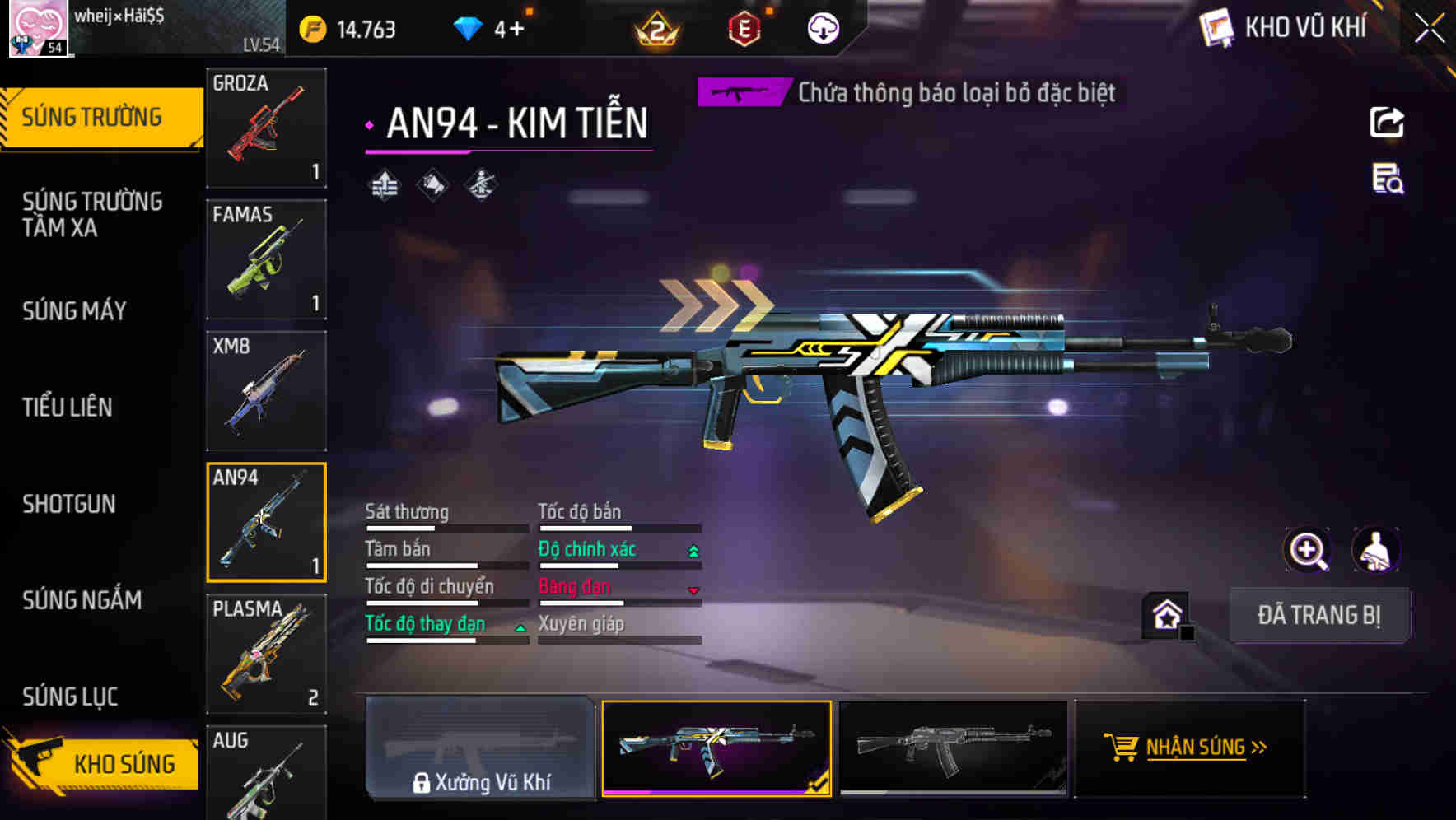Select the Súng Lục category
The height and width of the screenshot is (820, 1456).
(x=70, y=697)
